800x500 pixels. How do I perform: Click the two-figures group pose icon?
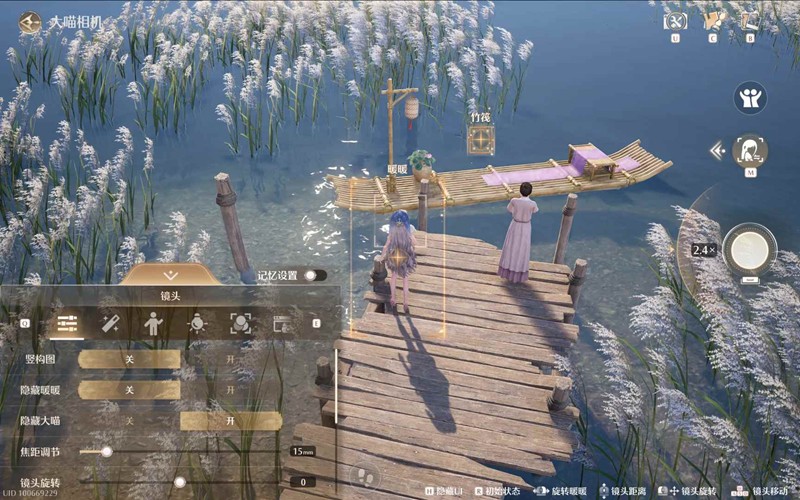click(x=749, y=97)
